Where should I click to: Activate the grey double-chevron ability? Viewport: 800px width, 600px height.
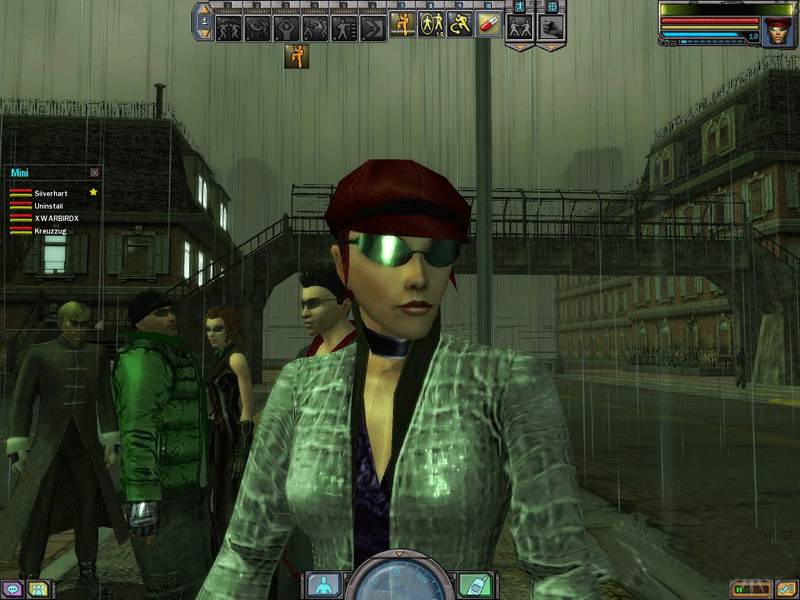coord(374,26)
